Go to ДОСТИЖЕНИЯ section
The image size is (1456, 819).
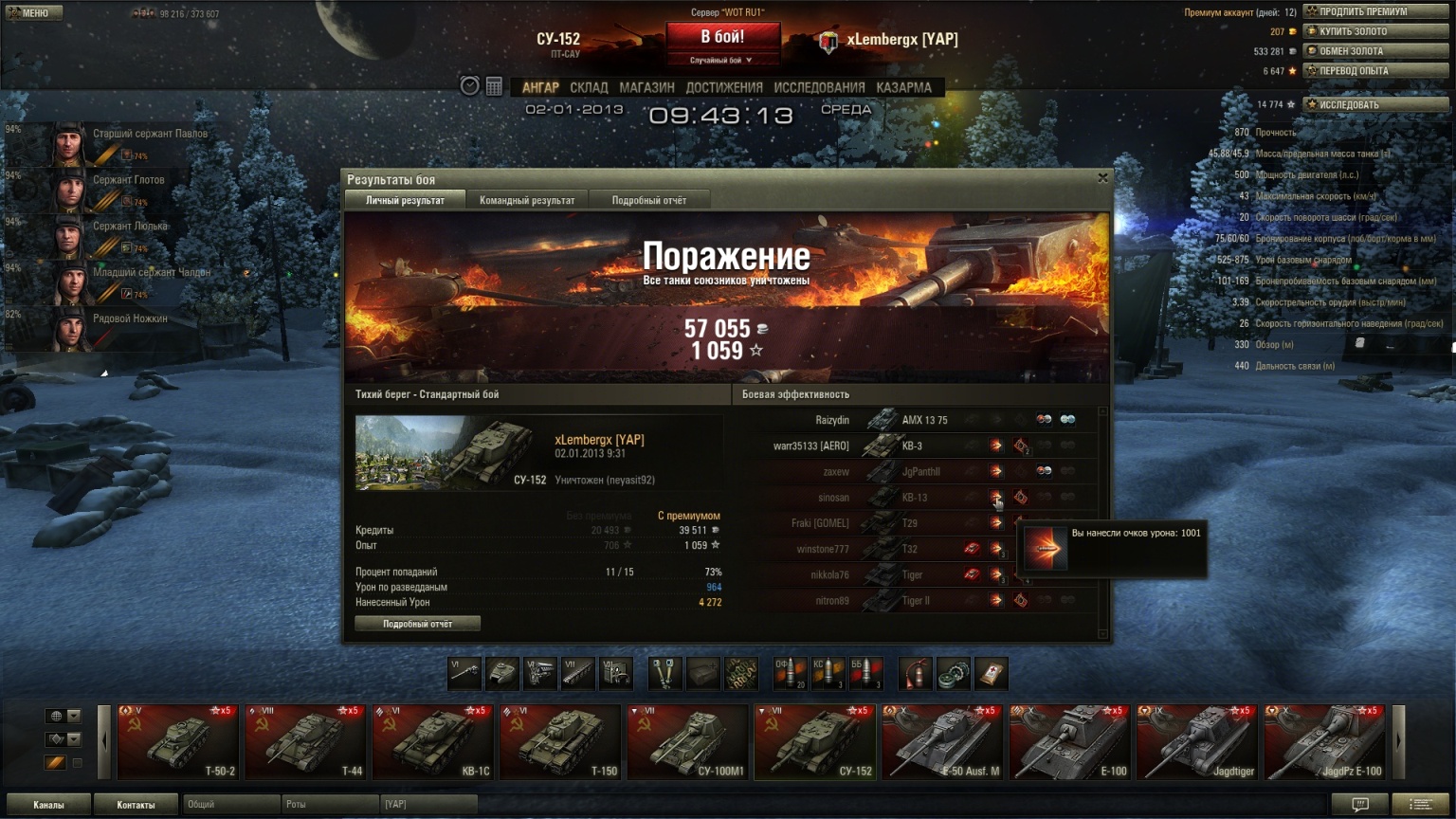pos(724,87)
